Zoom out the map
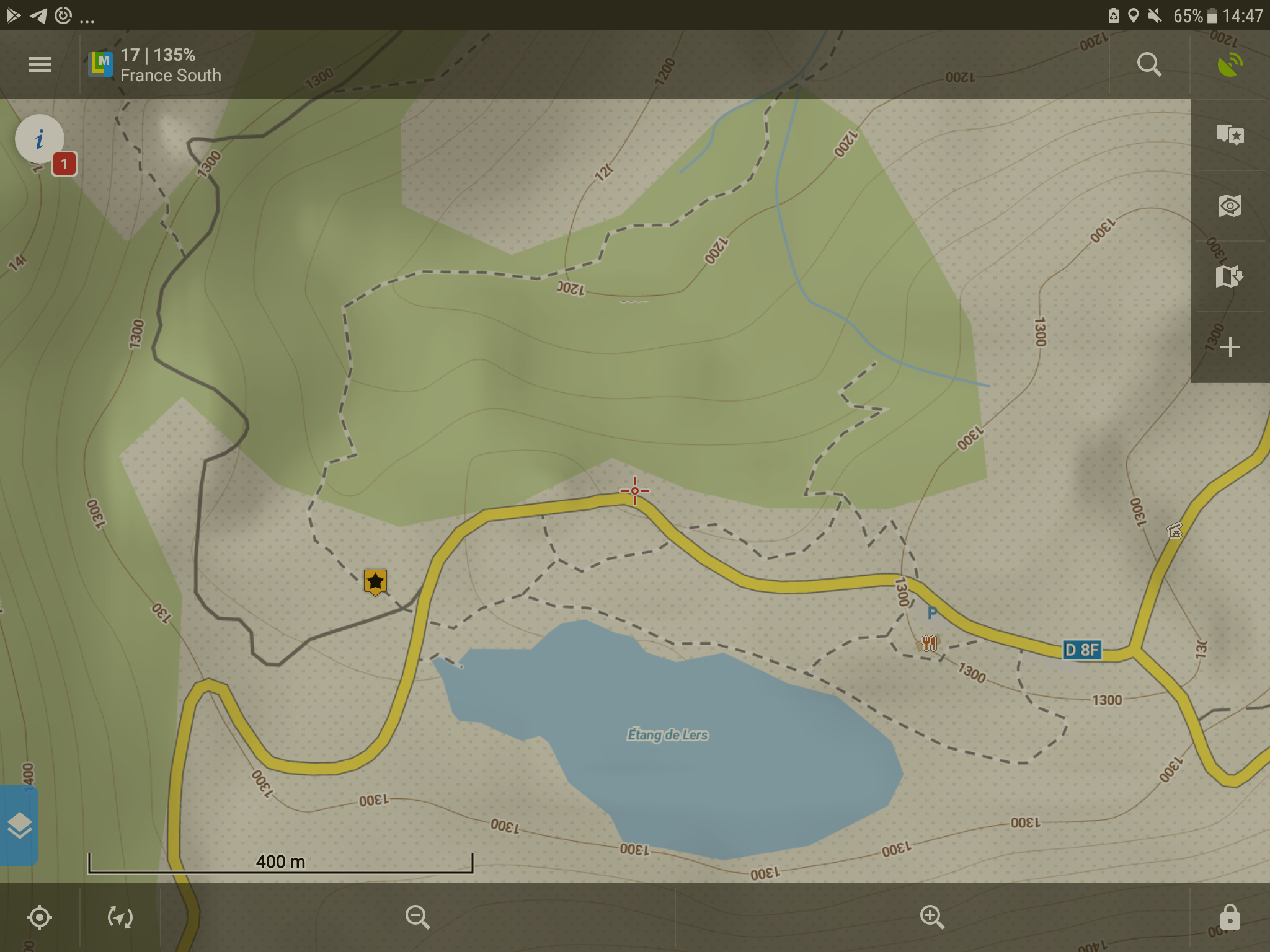Image resolution: width=1270 pixels, height=952 pixels. point(417,917)
